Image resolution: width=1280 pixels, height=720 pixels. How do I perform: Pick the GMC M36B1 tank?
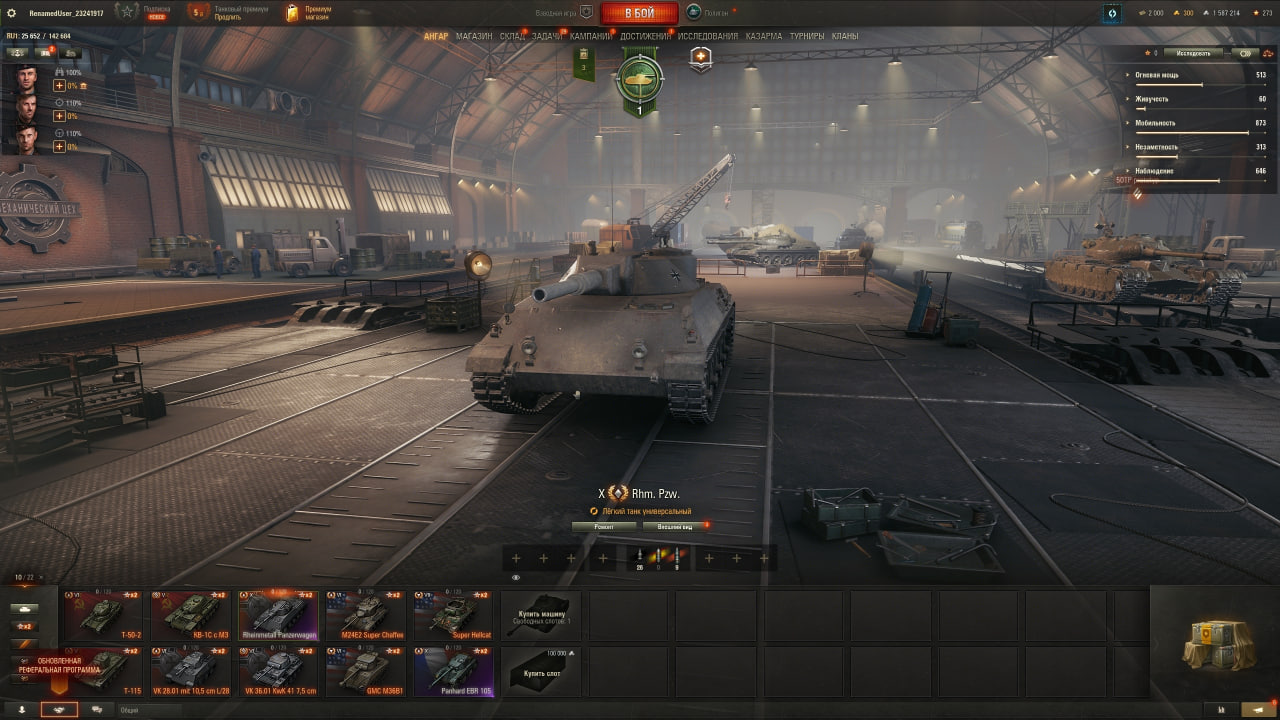[x=365, y=671]
